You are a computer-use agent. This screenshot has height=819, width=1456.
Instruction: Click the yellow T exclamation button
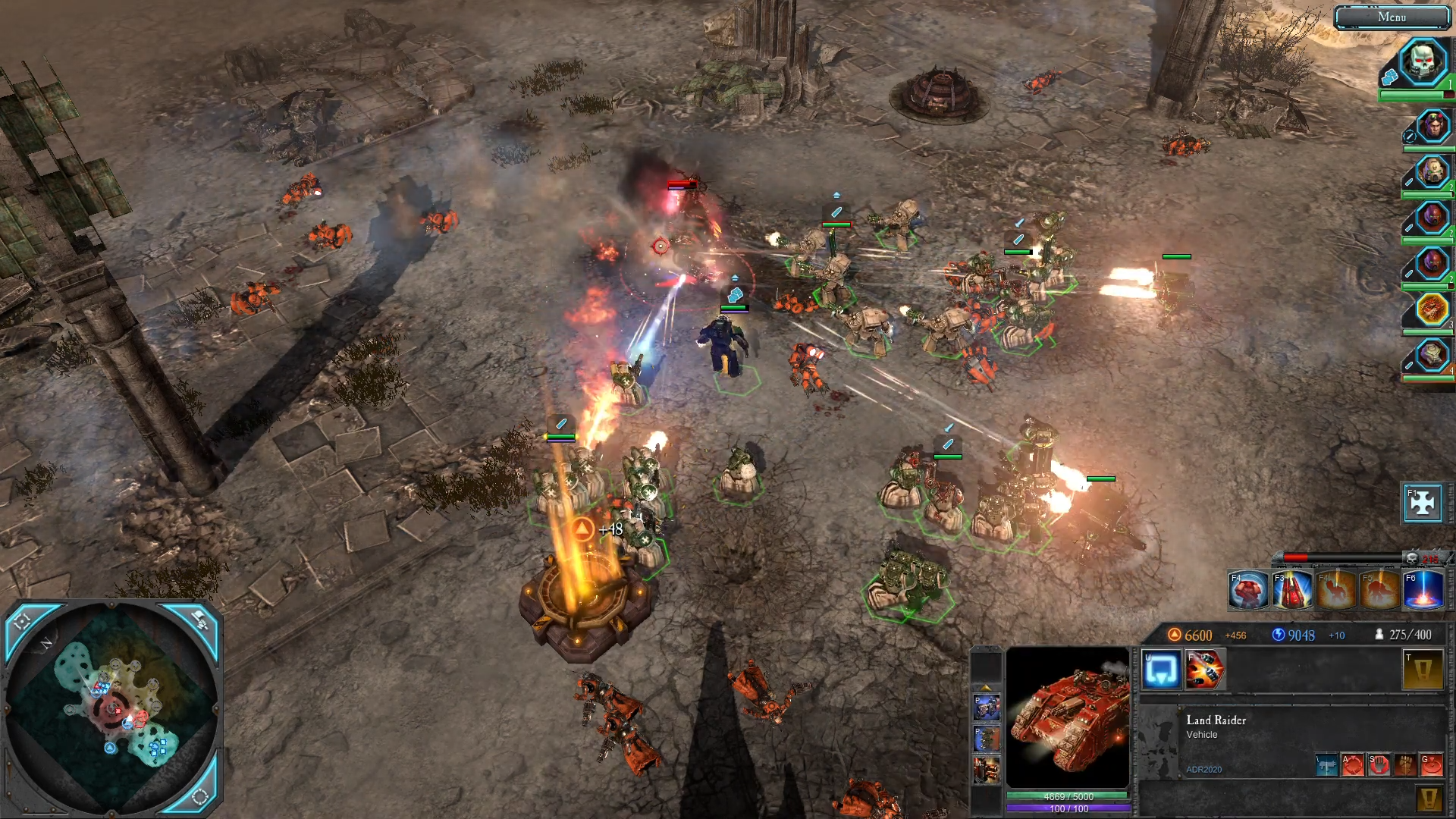tap(1423, 670)
